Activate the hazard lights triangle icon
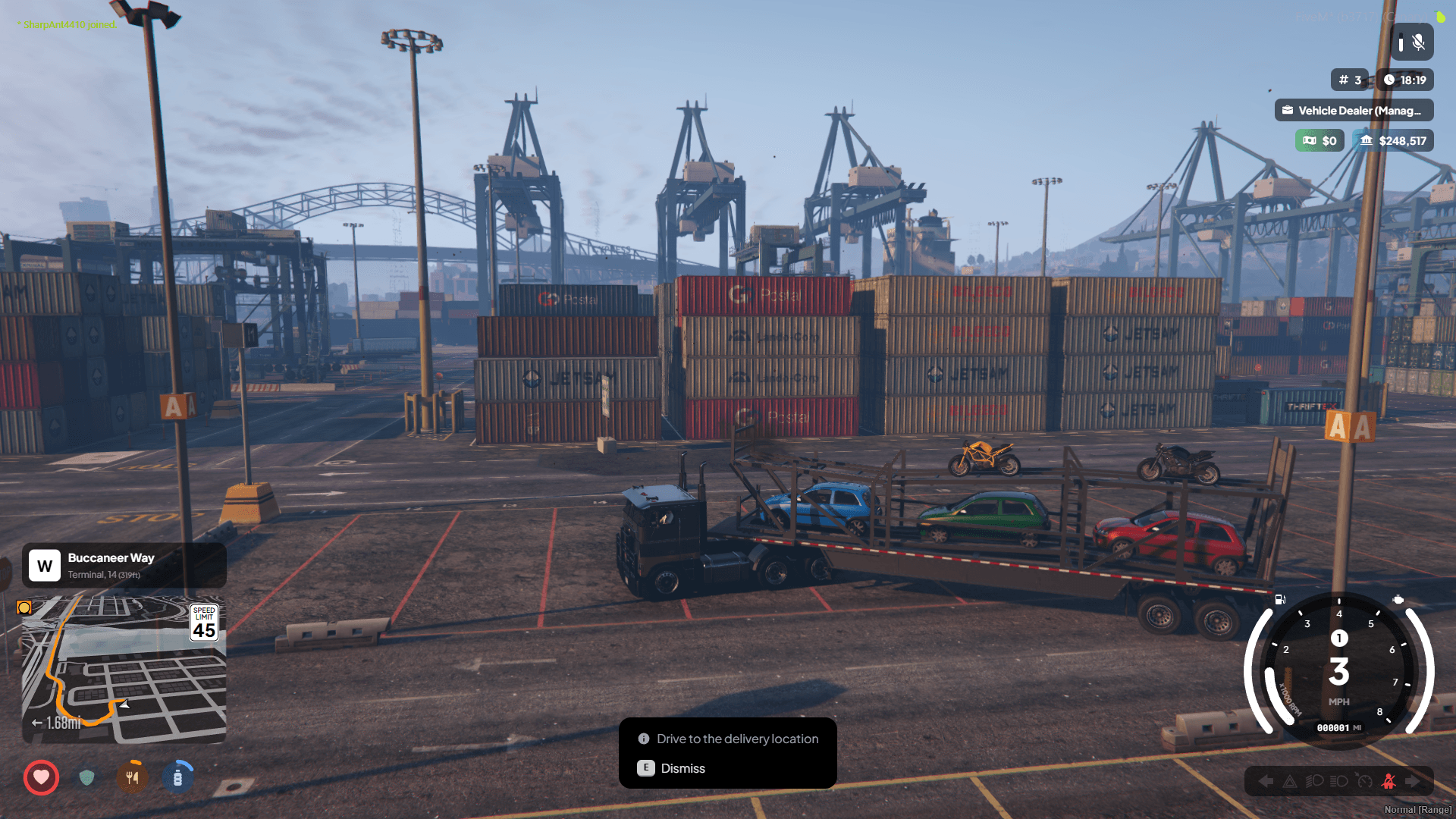The image size is (1456, 819). (1289, 781)
